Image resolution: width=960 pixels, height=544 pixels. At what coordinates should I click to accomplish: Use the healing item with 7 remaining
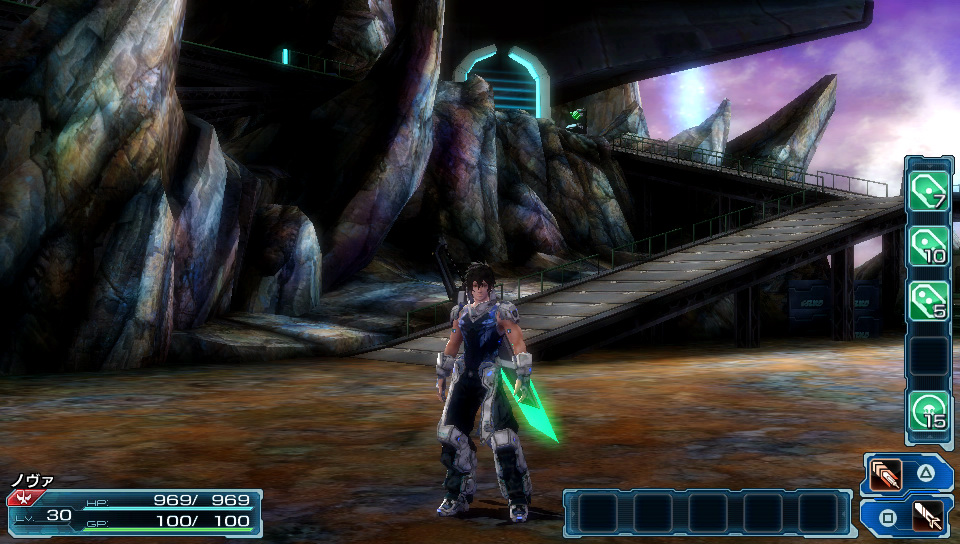coord(928,190)
